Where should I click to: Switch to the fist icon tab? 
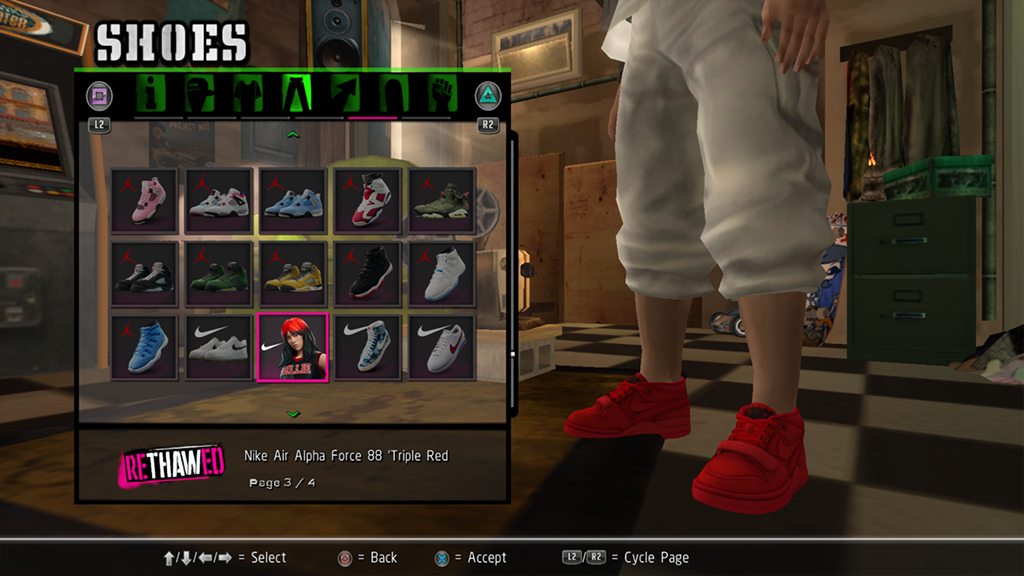441,94
